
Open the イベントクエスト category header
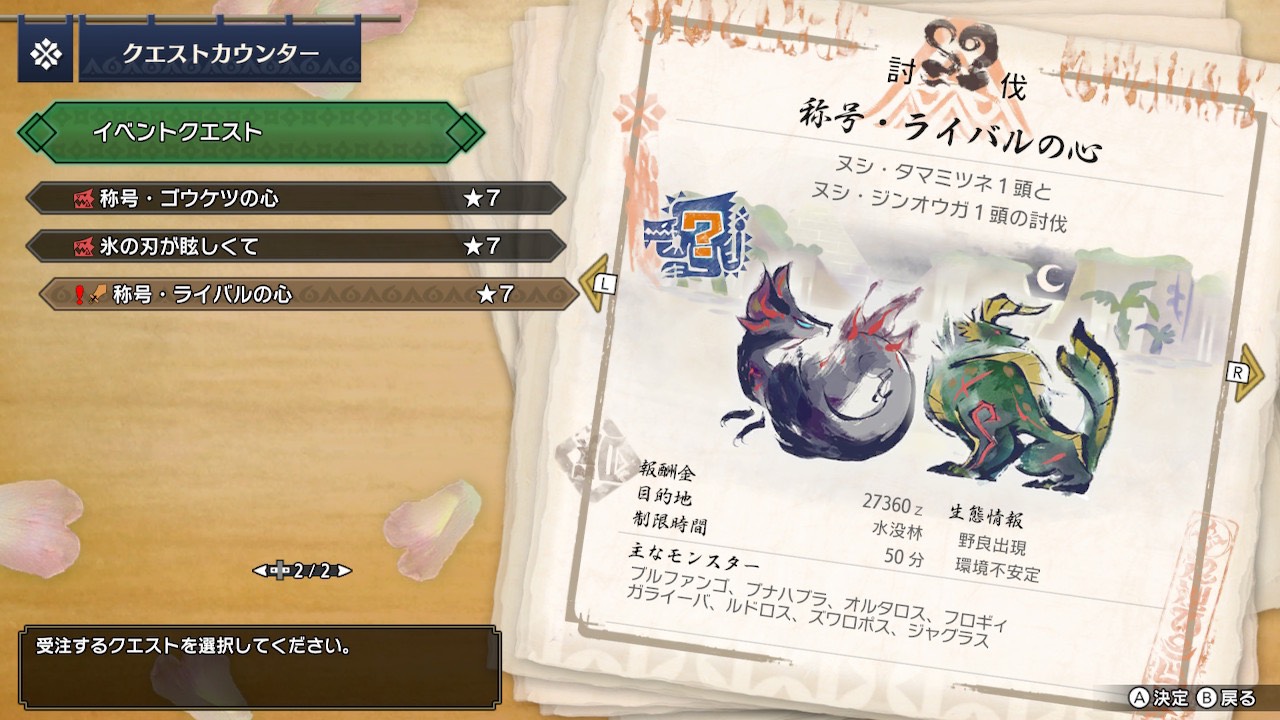point(248,132)
